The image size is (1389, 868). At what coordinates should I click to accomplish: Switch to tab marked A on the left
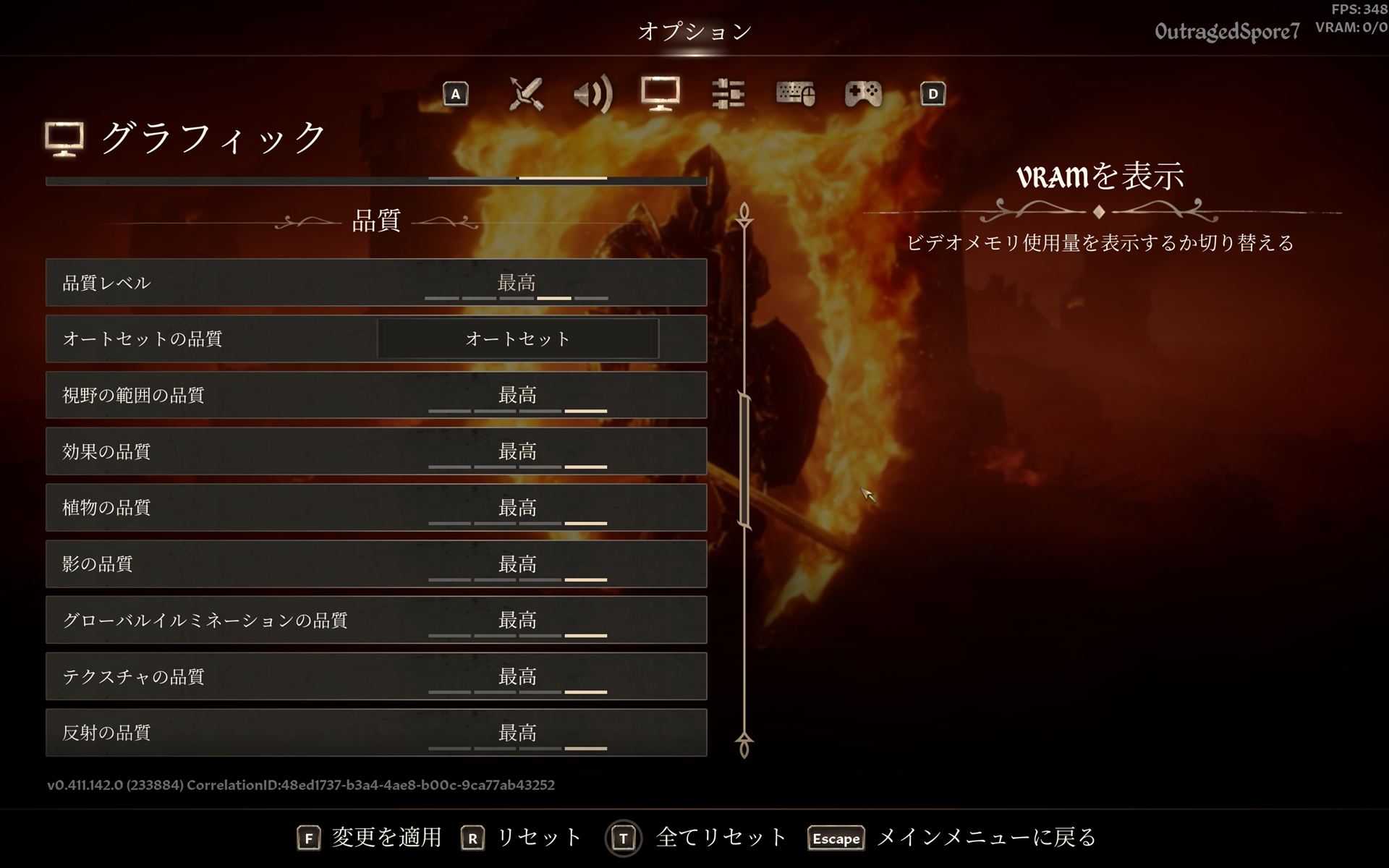[455, 94]
